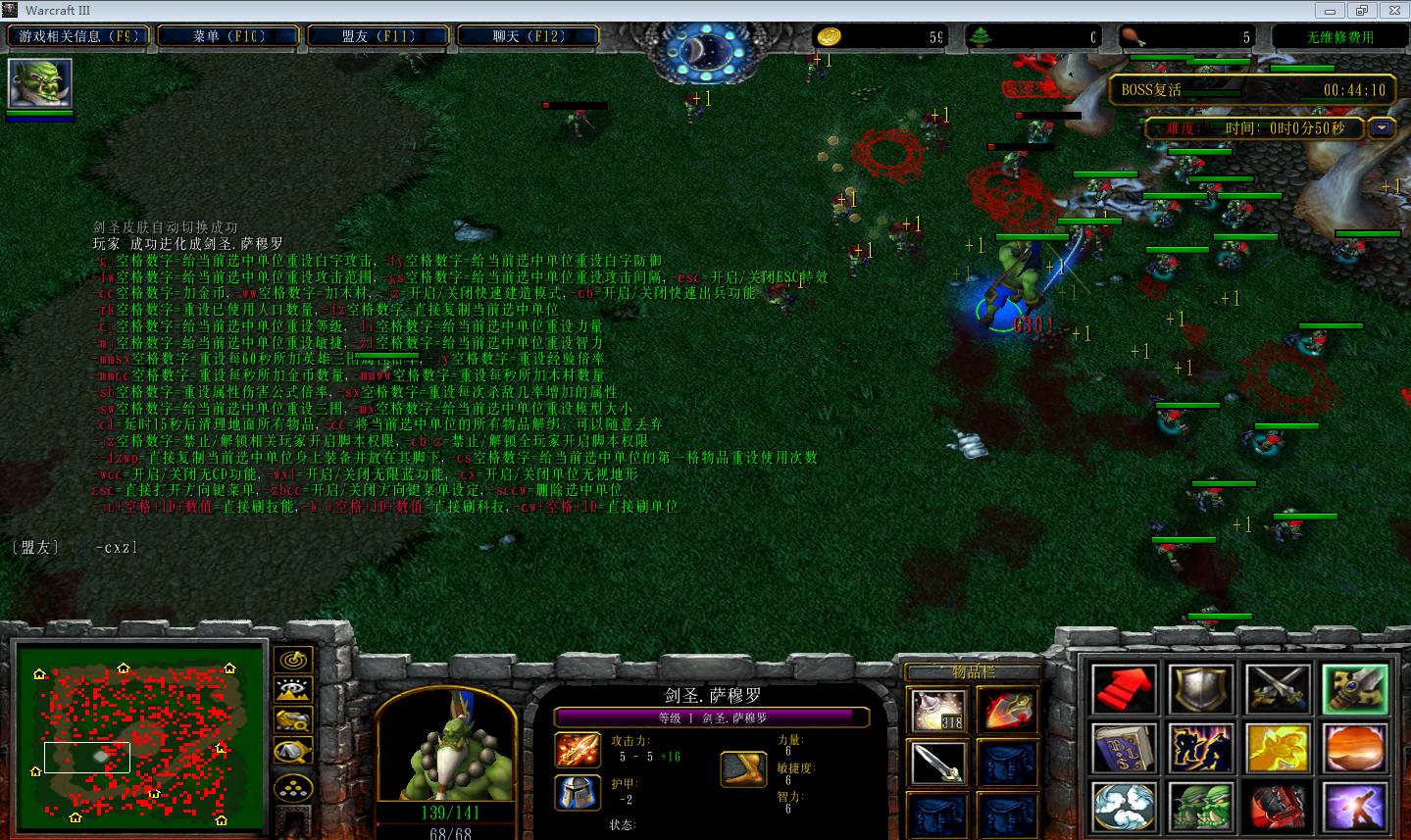Activate the shield Hold Position command

pyautogui.click(x=1201, y=689)
